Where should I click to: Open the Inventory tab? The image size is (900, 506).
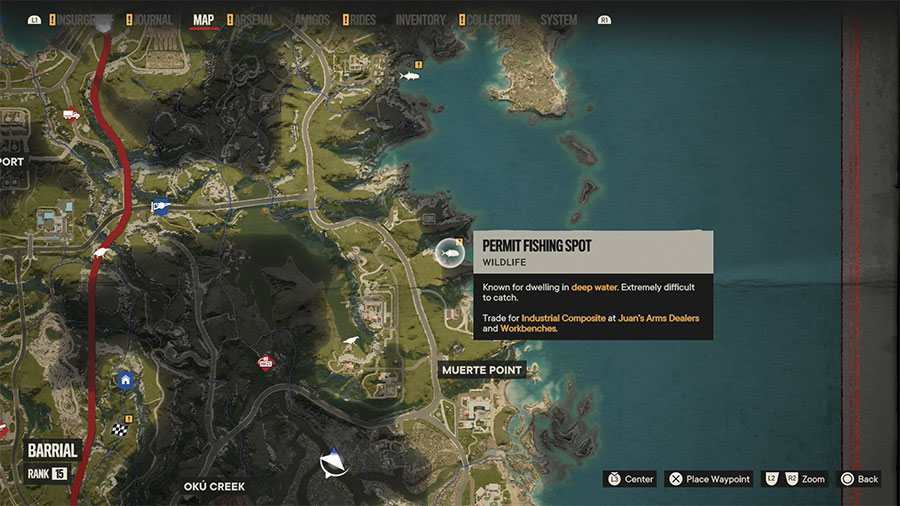[420, 20]
